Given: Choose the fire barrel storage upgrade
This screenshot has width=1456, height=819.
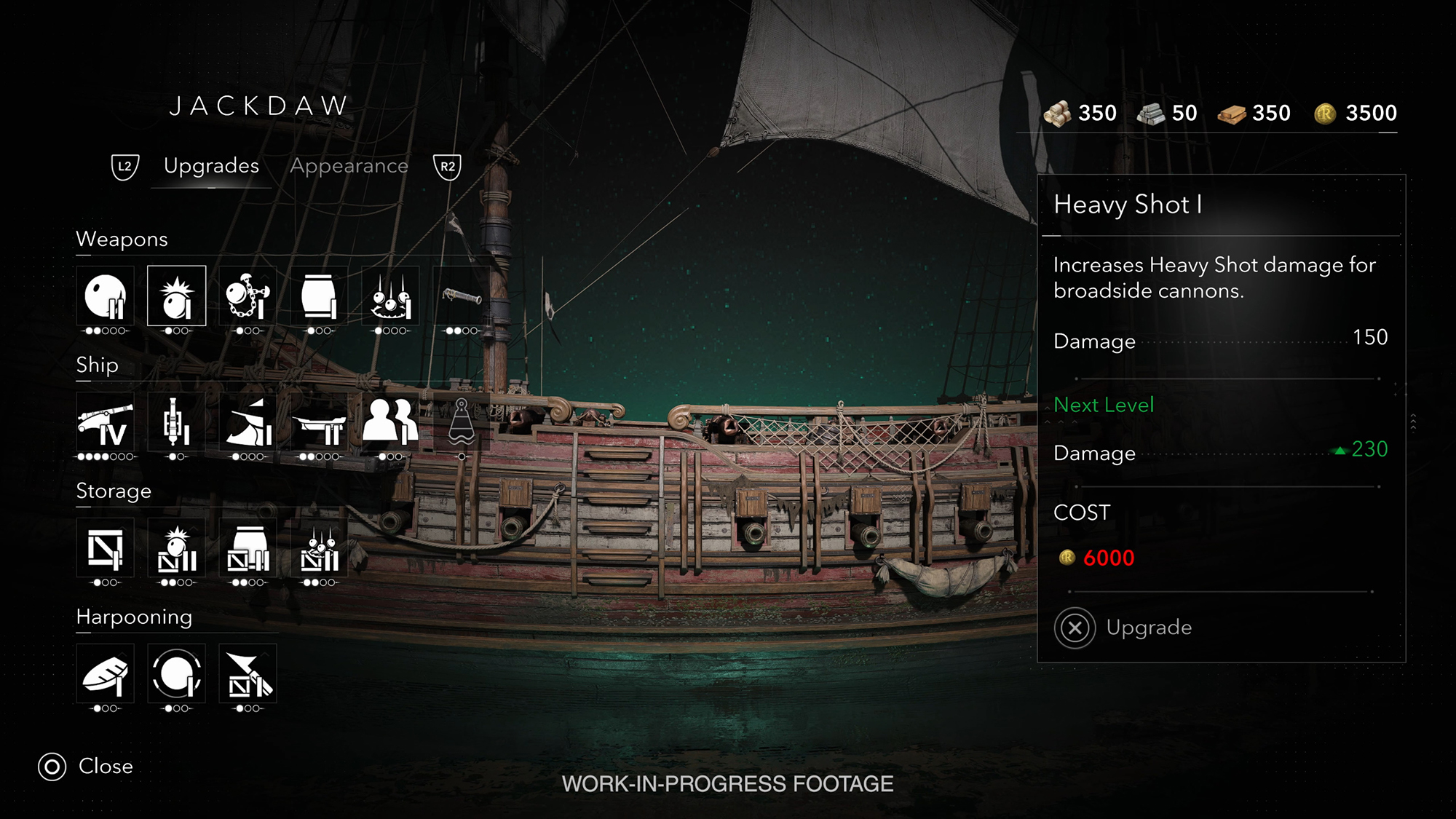Looking at the screenshot, I should point(248,548).
